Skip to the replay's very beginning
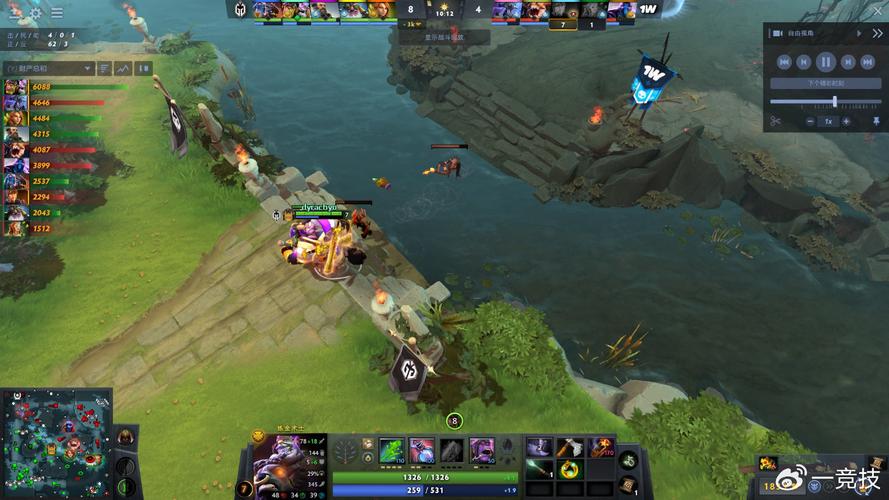This screenshot has height=500, width=889. coord(784,62)
